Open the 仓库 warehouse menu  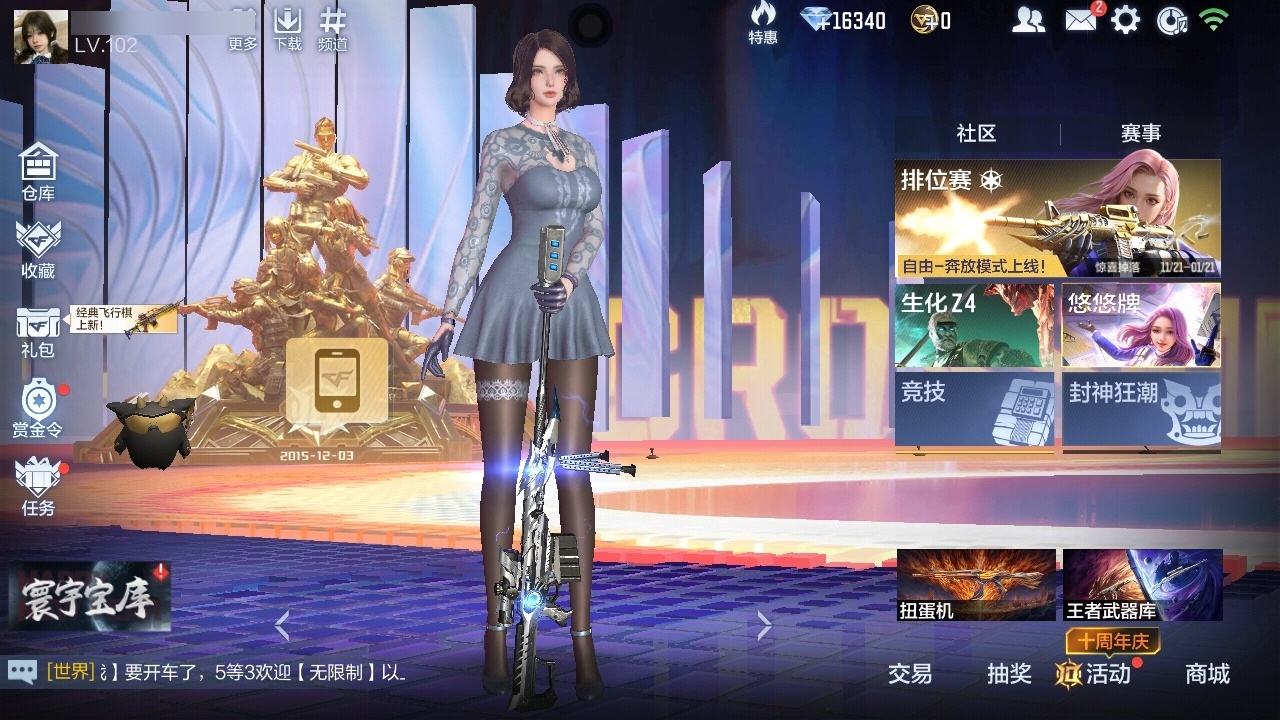pos(38,170)
